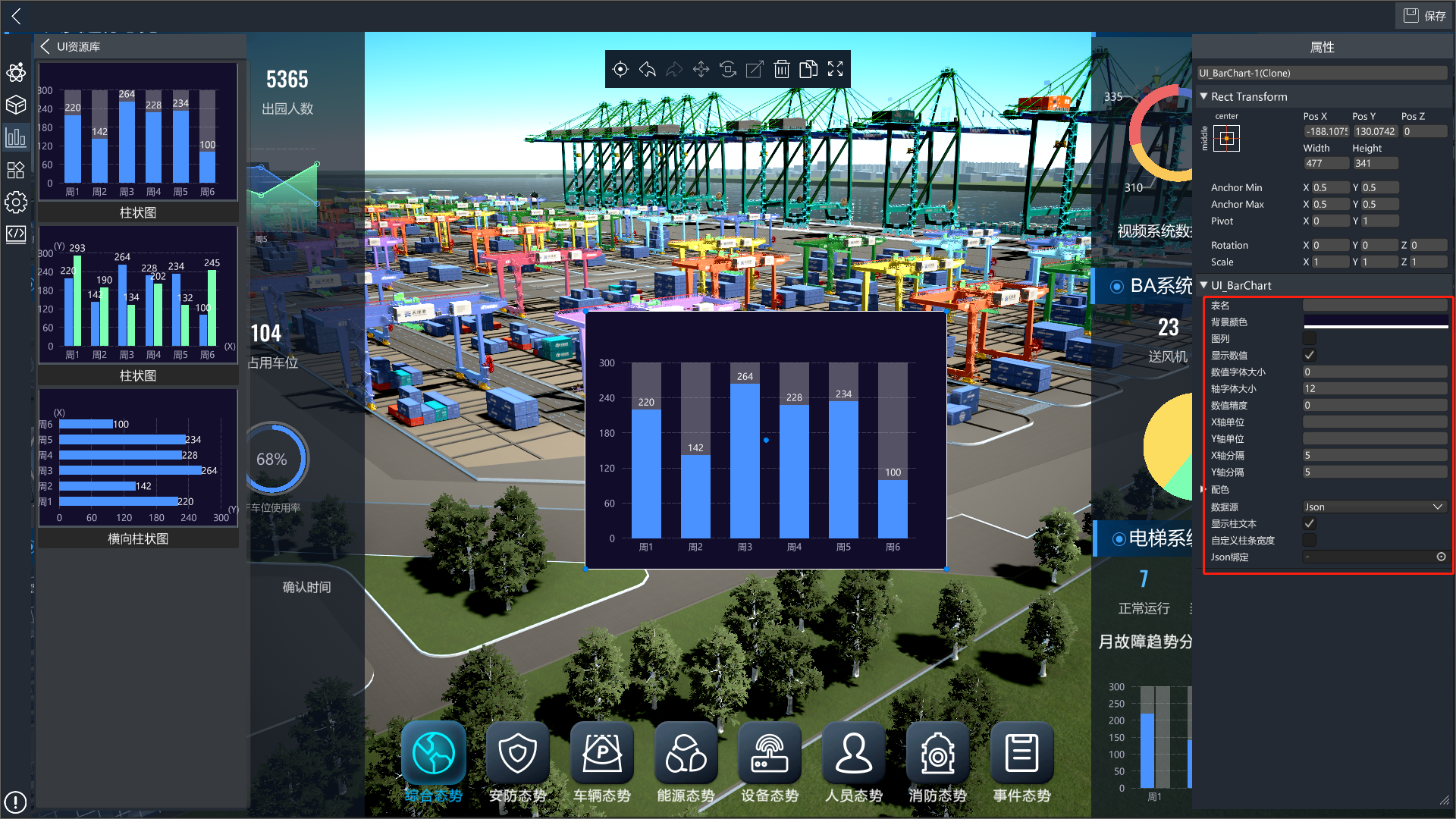Delete selection with the trash can icon
1456x819 pixels.
[x=781, y=70]
